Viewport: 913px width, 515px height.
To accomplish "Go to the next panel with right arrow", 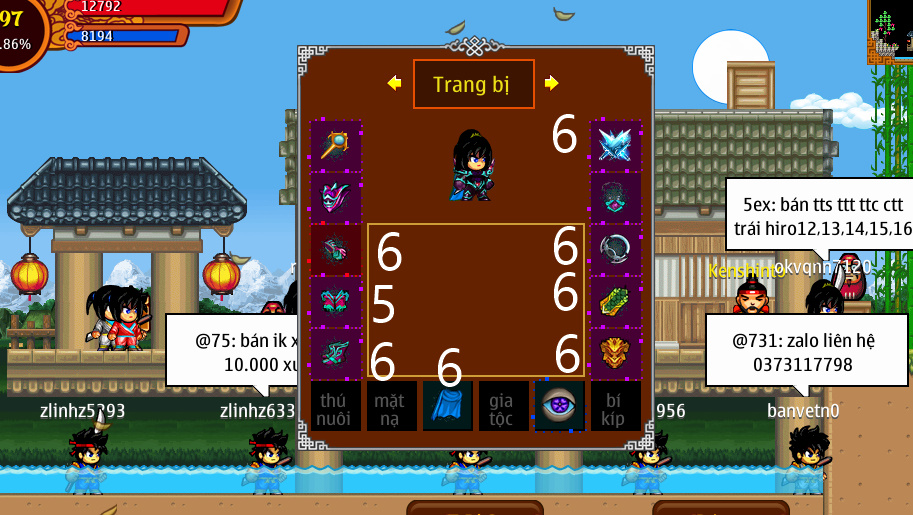I will point(551,83).
